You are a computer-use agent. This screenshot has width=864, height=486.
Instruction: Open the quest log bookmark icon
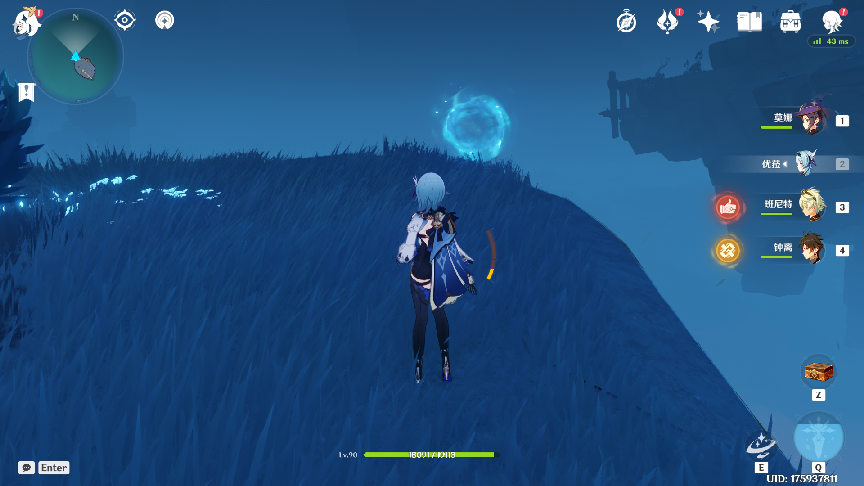point(26,92)
